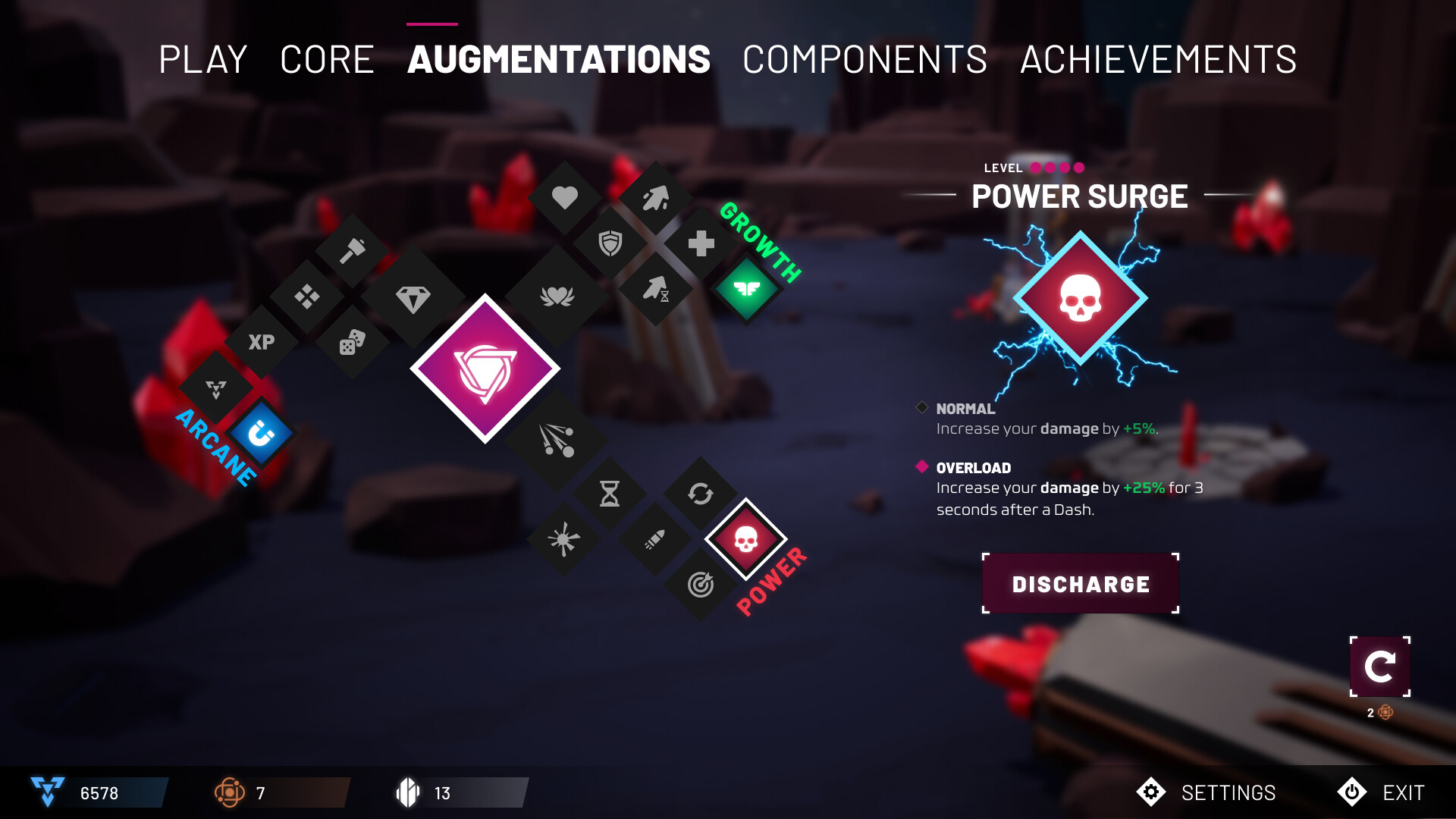The image size is (1456, 819).
Task: Open the glowing central core augmentation
Action: (485, 369)
